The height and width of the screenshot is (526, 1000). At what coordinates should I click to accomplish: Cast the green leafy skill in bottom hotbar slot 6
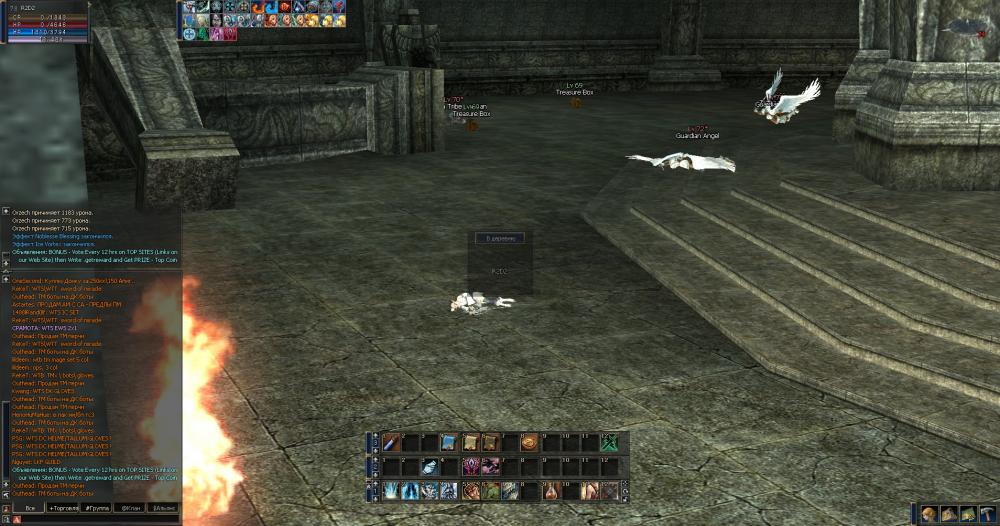coord(489,490)
